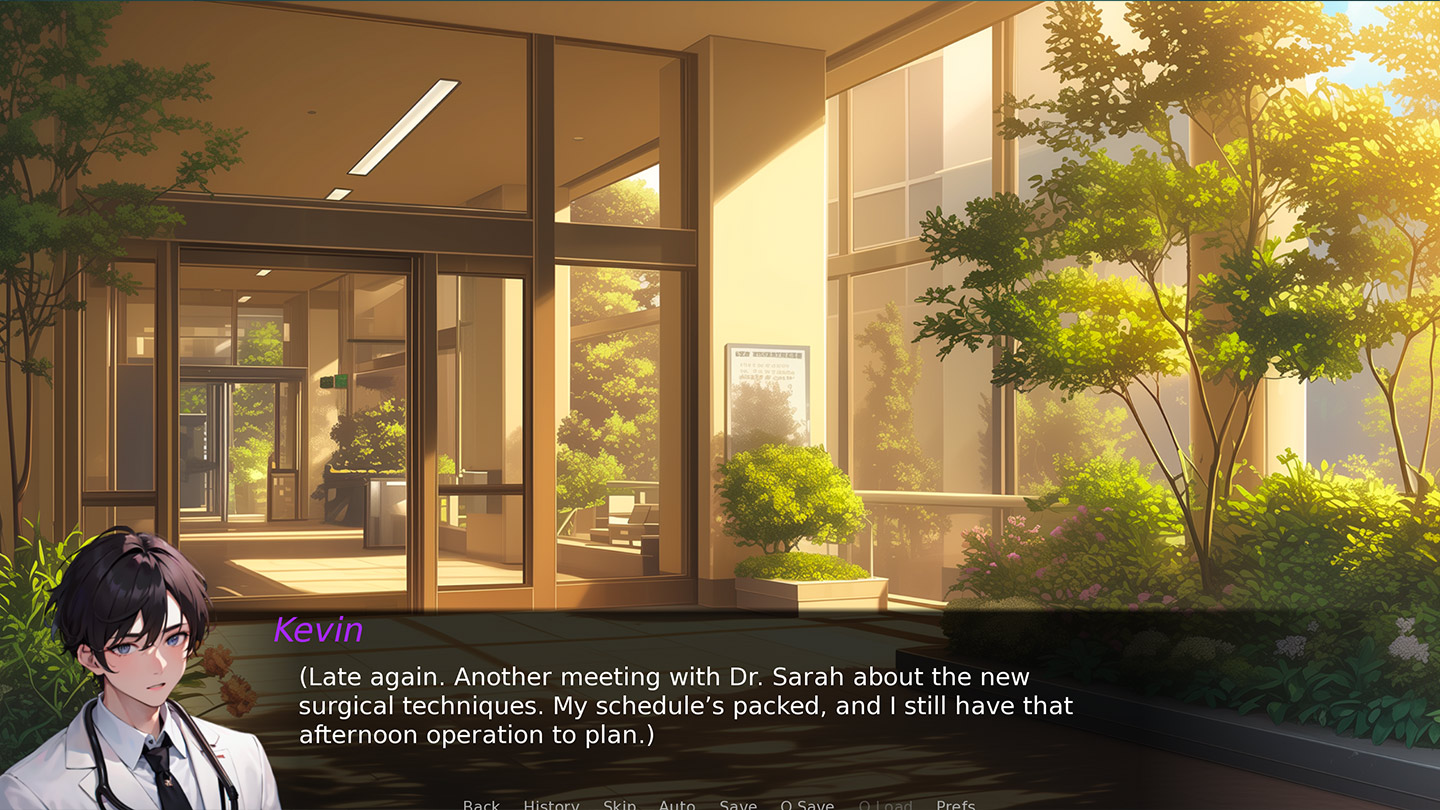This screenshot has width=1440, height=810.
Task: Open the Prefs preferences screen
Action: [x=957, y=804]
